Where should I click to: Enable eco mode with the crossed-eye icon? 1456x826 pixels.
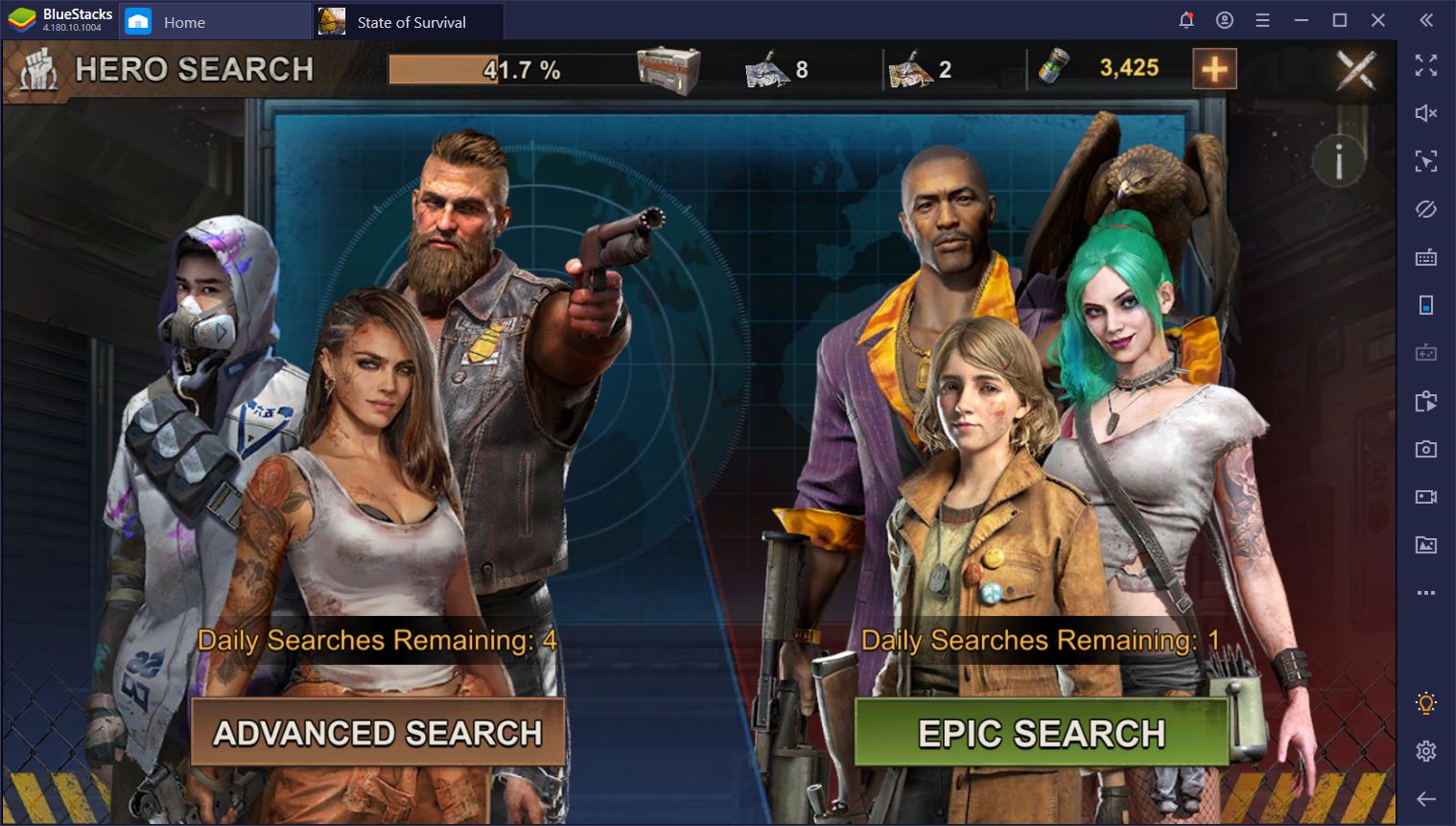(x=1427, y=208)
